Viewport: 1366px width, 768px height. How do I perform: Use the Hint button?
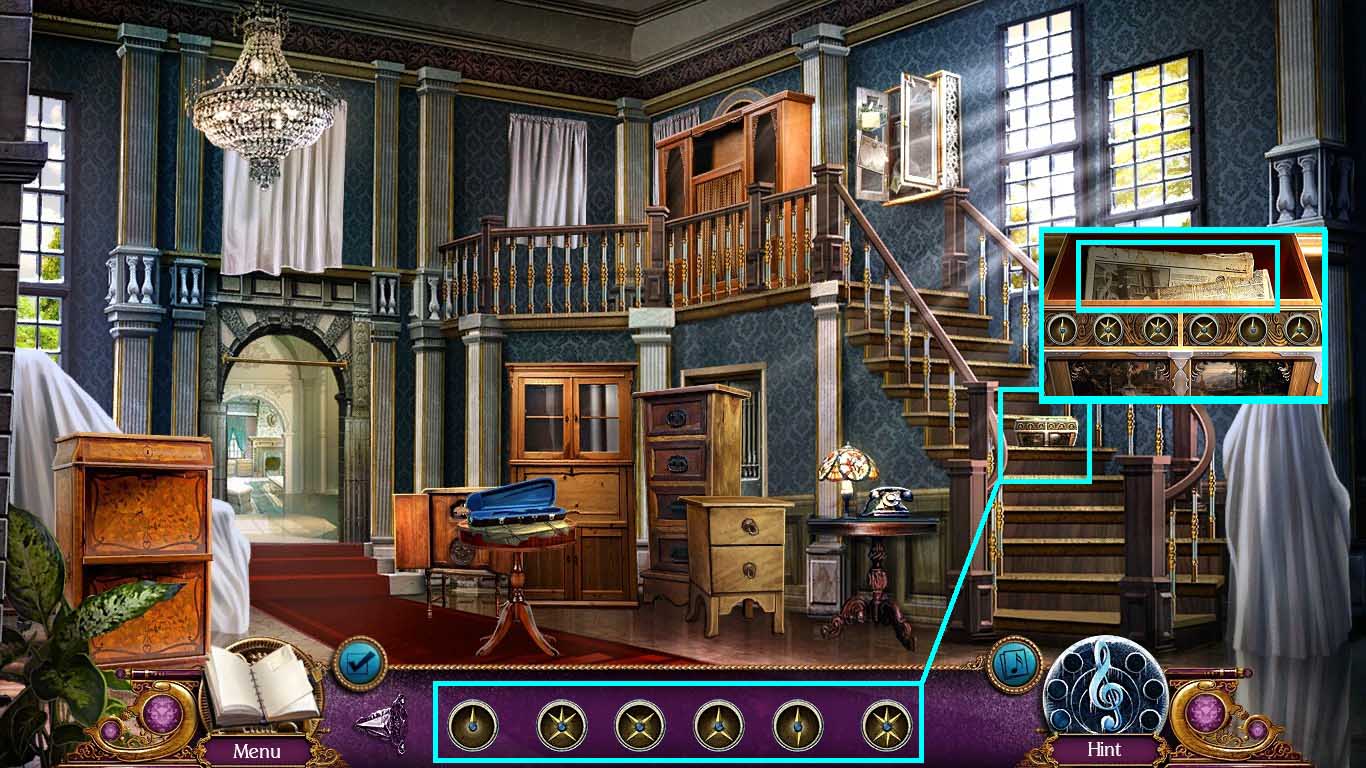(1104, 748)
